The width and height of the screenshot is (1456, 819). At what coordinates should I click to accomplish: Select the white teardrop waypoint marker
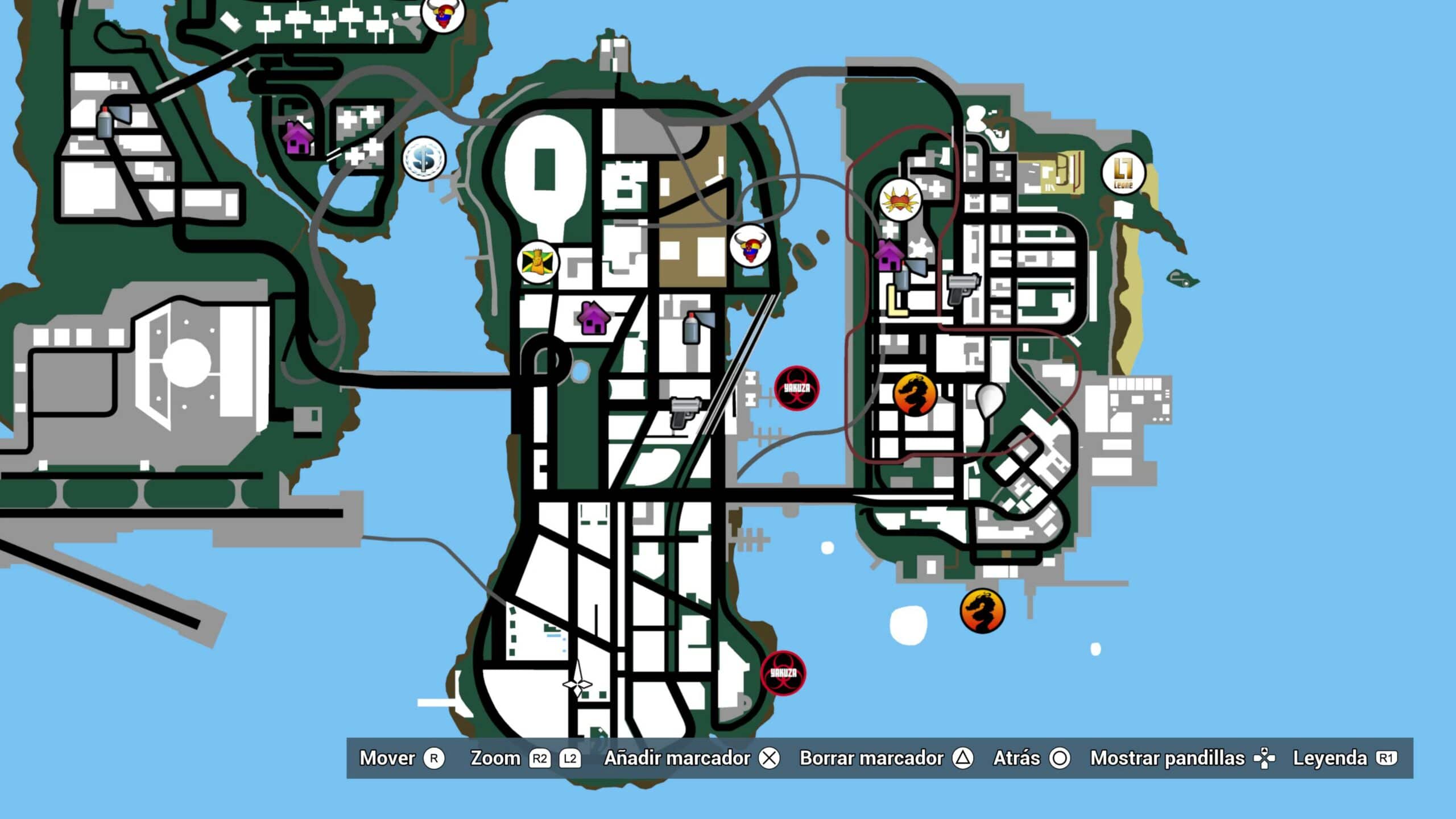(x=990, y=400)
